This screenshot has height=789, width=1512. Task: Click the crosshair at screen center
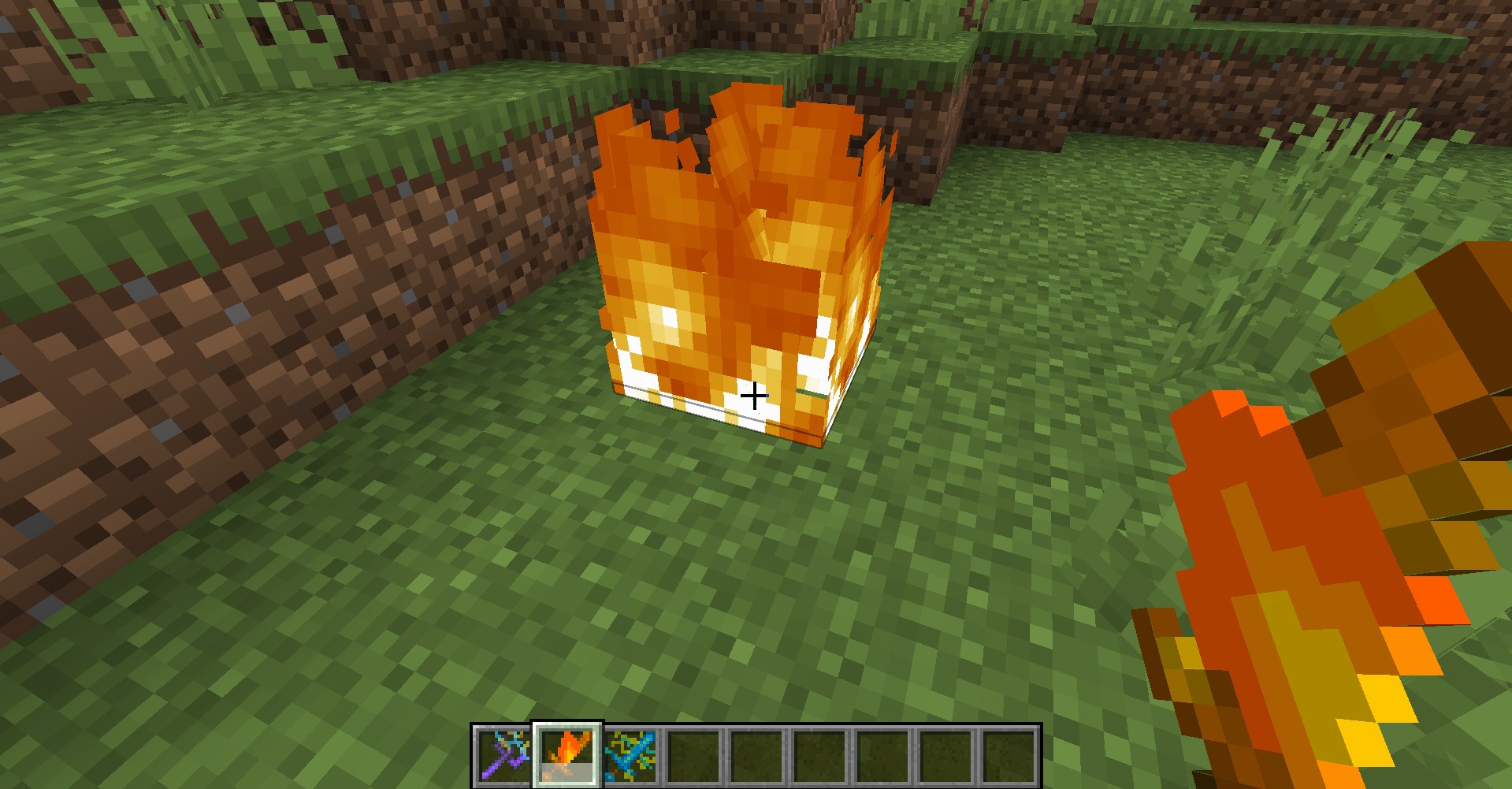tap(755, 395)
